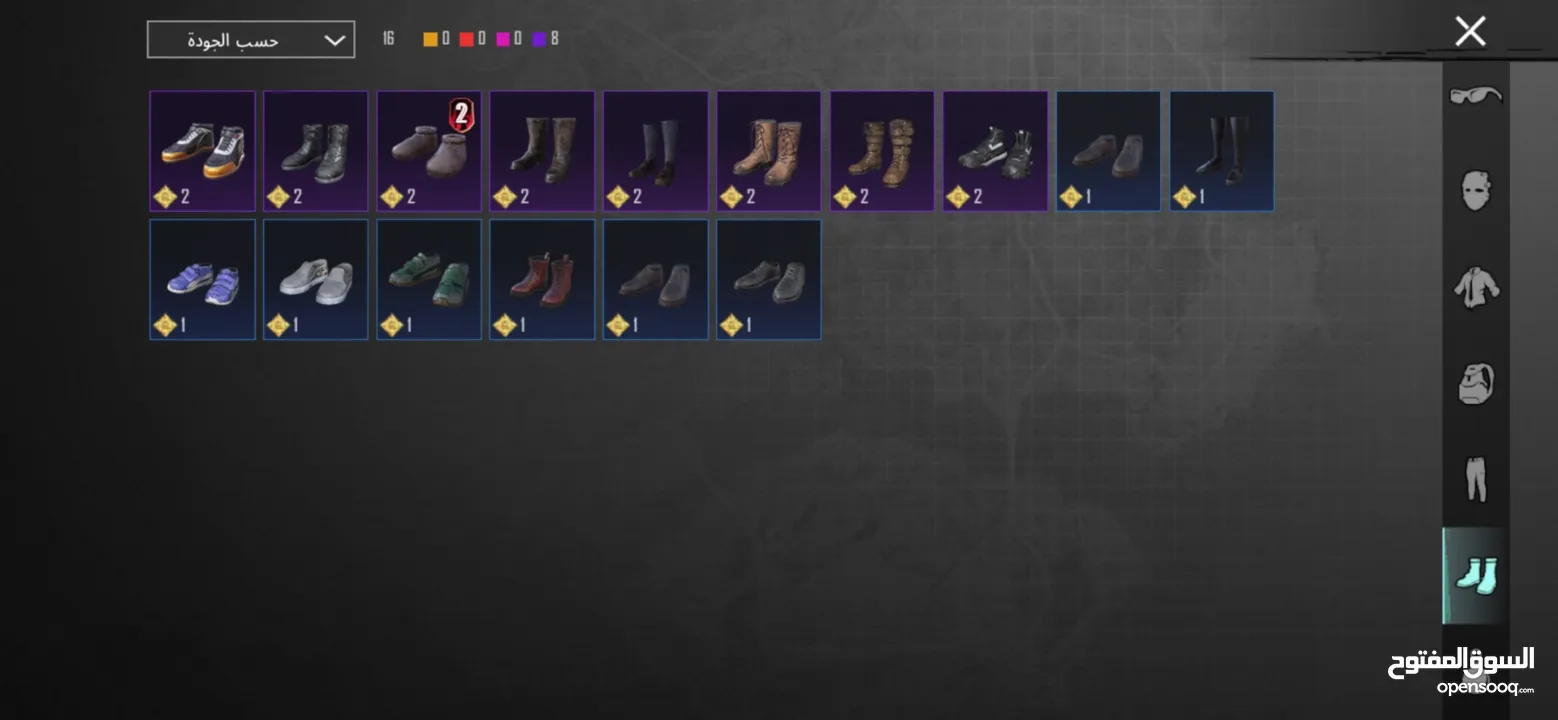1558x720 pixels.
Task: Select the green shoes
Action: (429, 280)
